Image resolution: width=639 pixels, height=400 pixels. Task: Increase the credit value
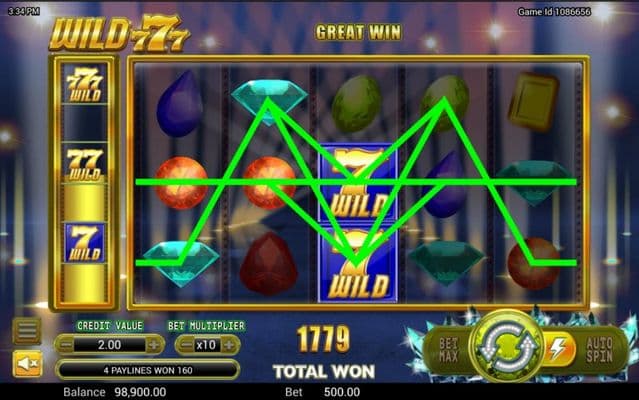pyautogui.click(x=154, y=344)
